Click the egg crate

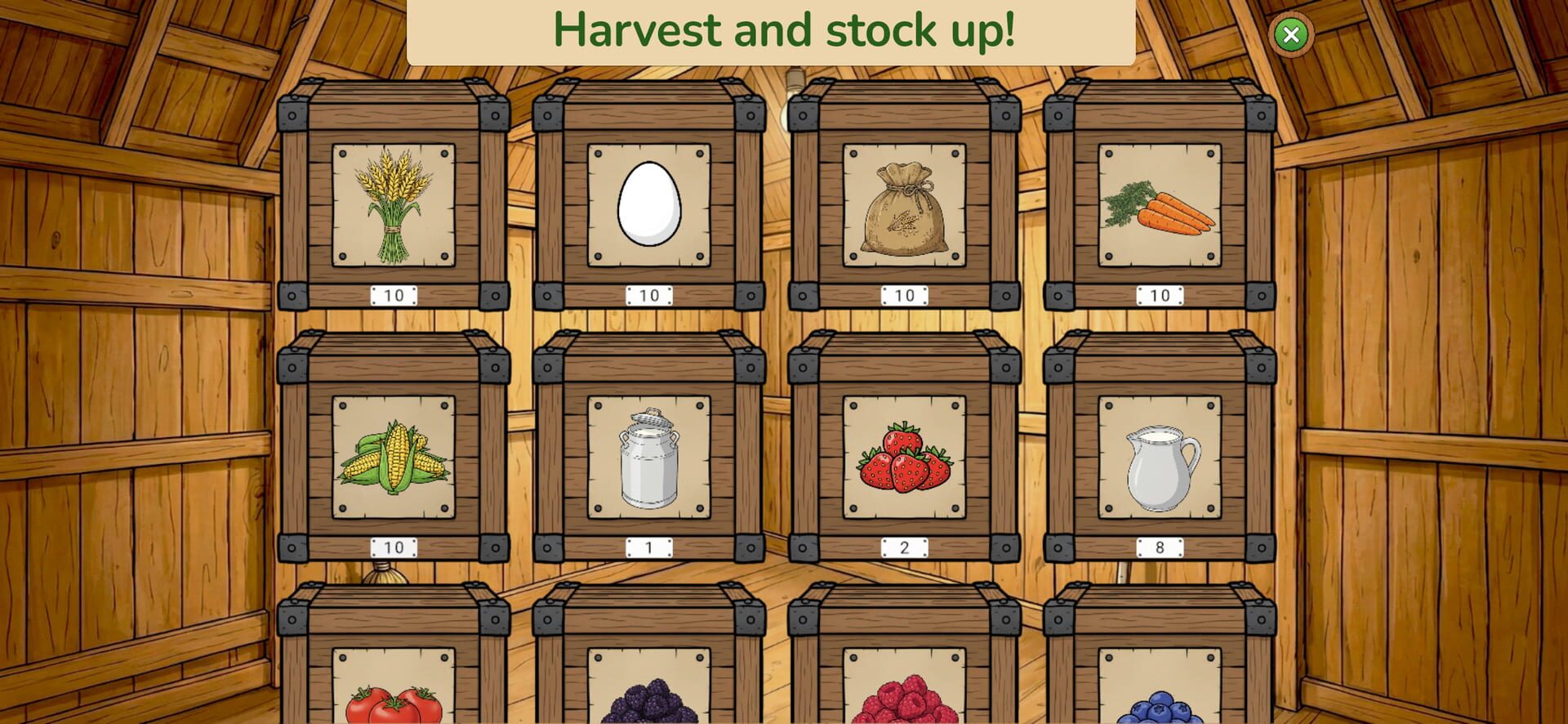tap(649, 204)
